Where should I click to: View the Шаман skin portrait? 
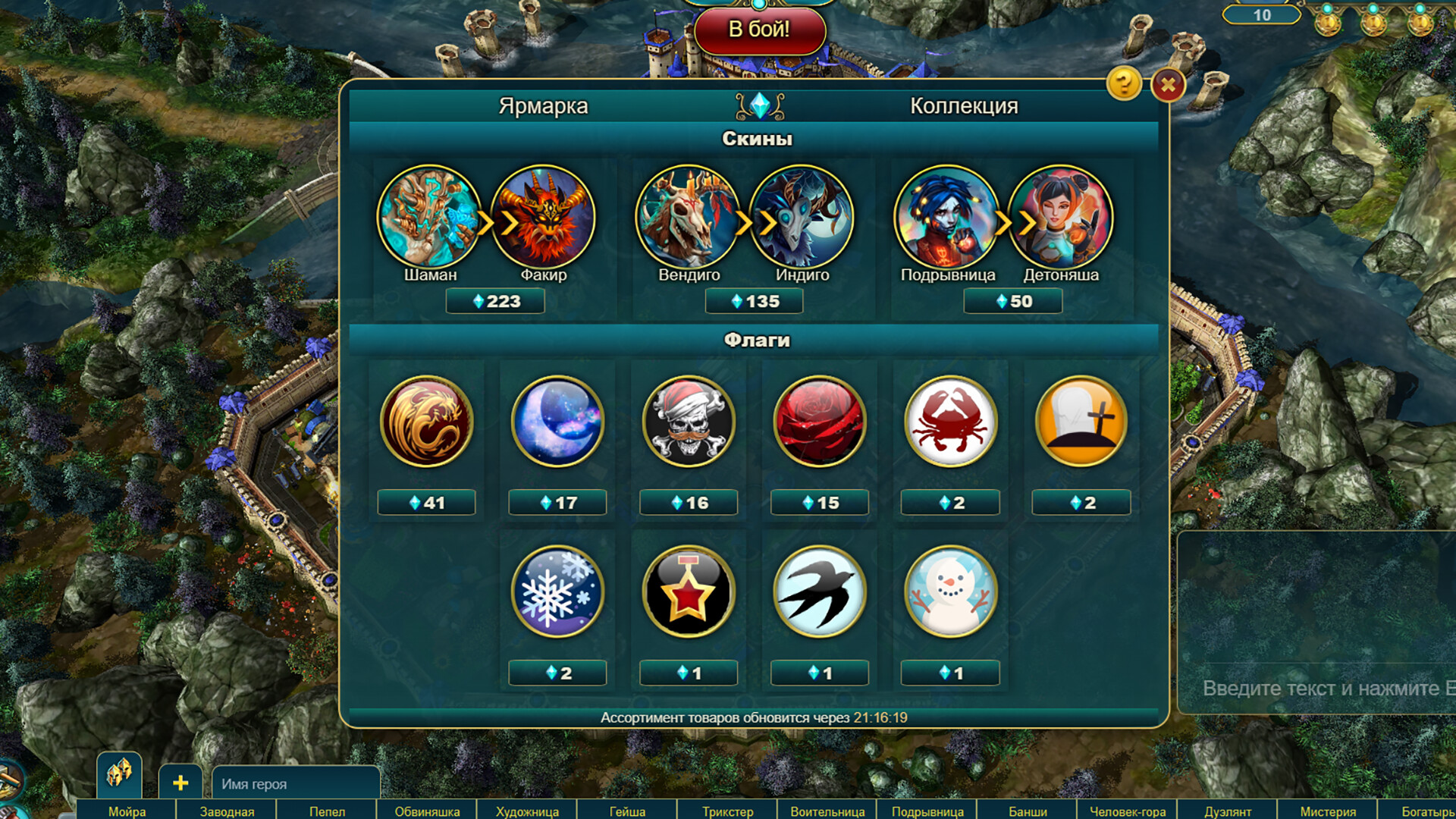(427, 218)
